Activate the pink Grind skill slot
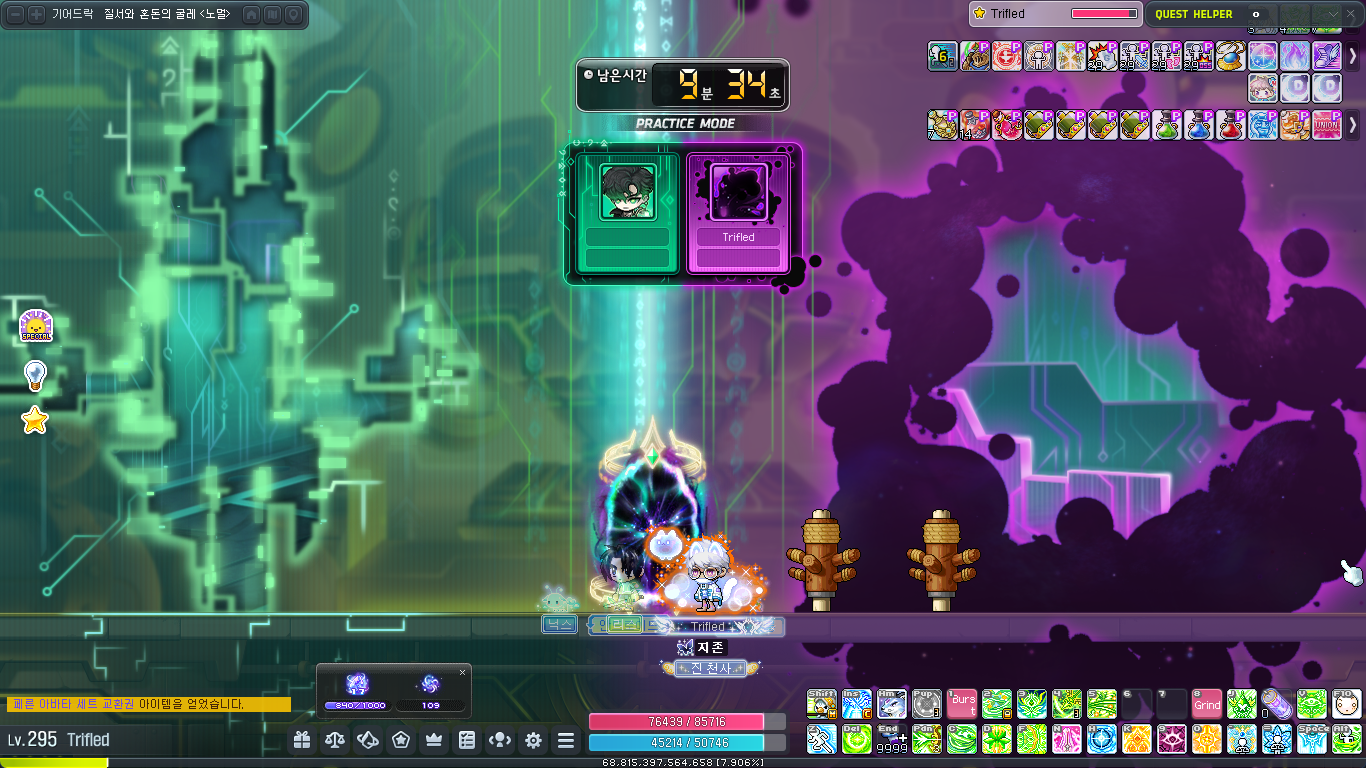 1207,704
